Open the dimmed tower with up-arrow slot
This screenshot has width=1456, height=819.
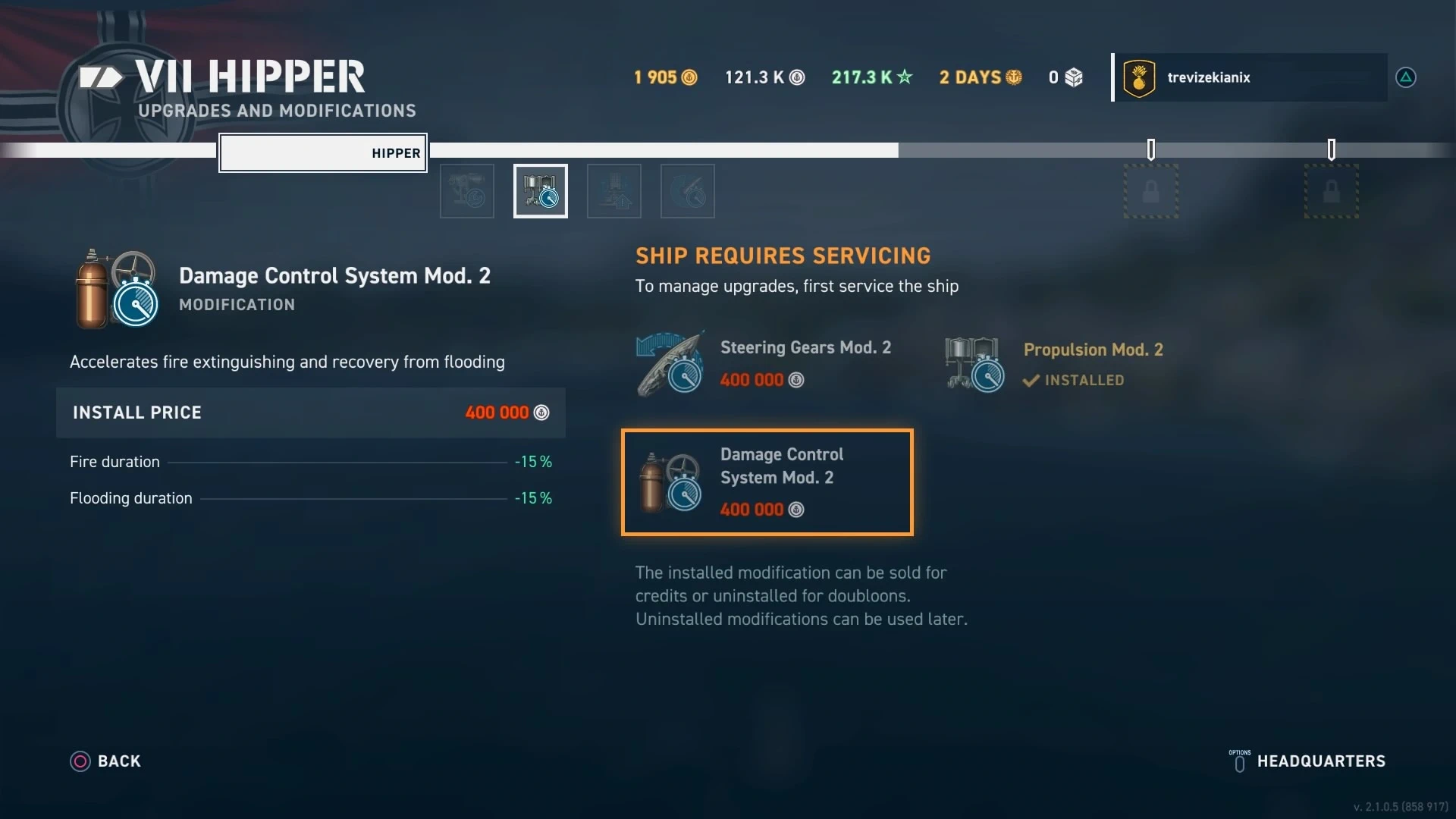[x=614, y=191]
